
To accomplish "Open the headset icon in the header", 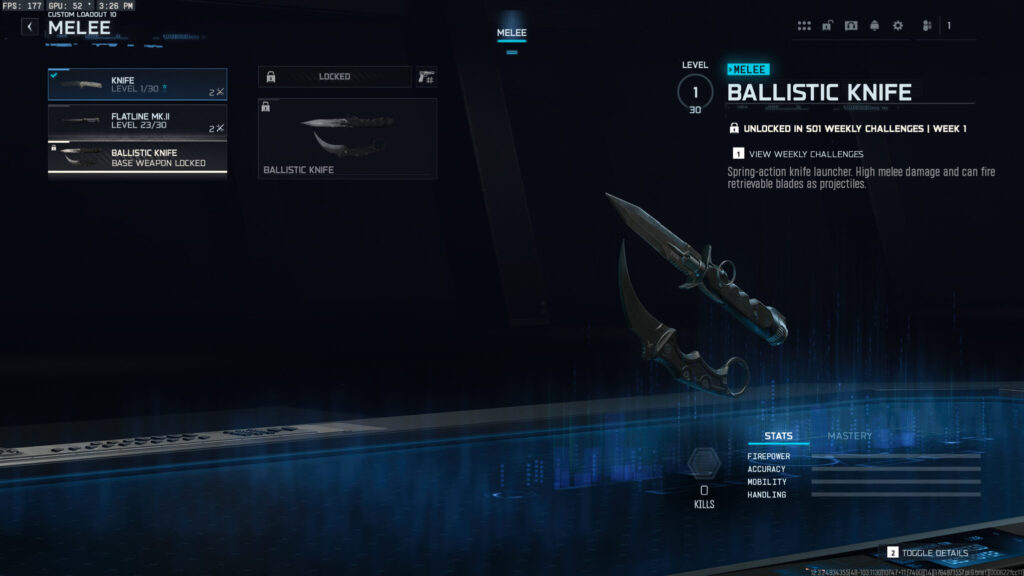I will point(851,26).
